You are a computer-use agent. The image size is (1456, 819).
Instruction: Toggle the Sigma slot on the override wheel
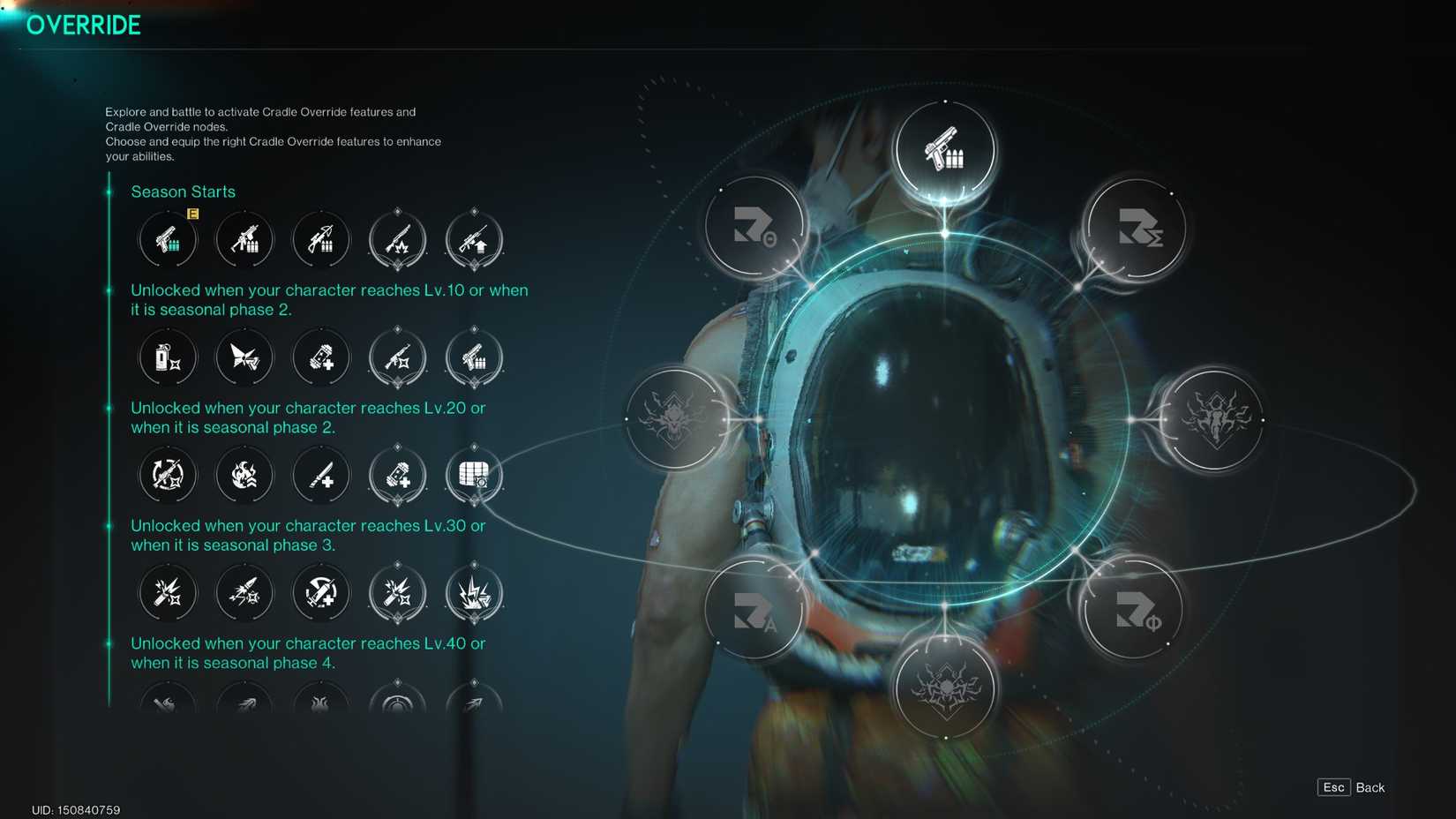[1134, 228]
